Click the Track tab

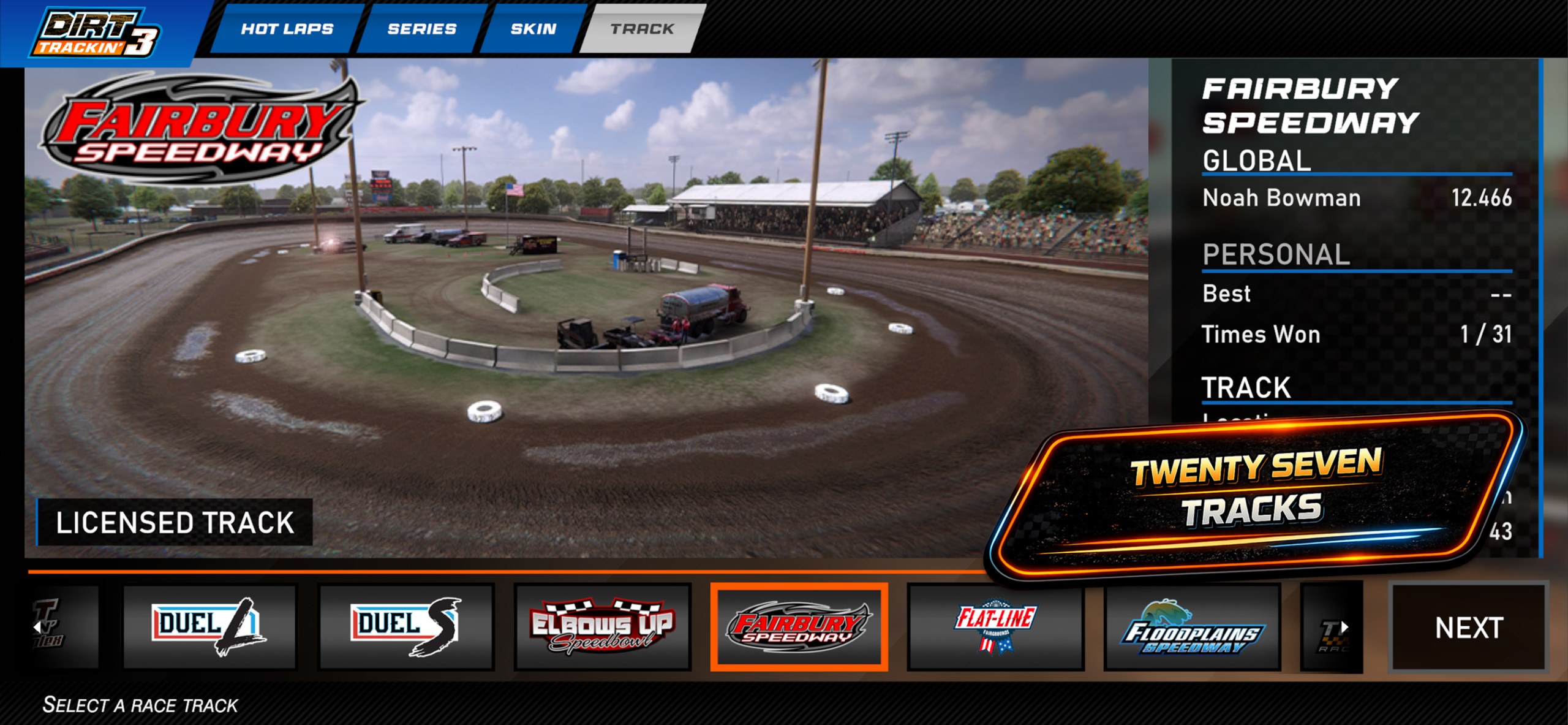[642, 29]
